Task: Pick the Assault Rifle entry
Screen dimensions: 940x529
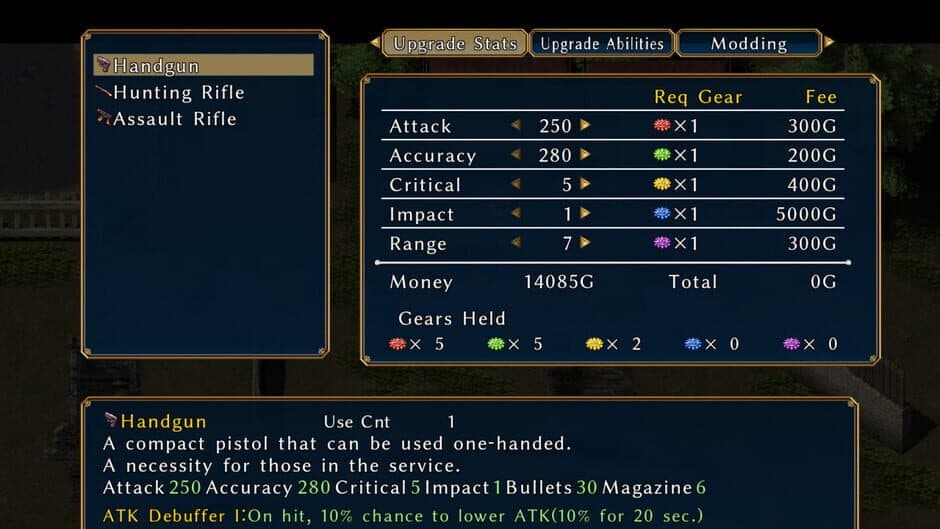Action: pyautogui.click(x=174, y=118)
